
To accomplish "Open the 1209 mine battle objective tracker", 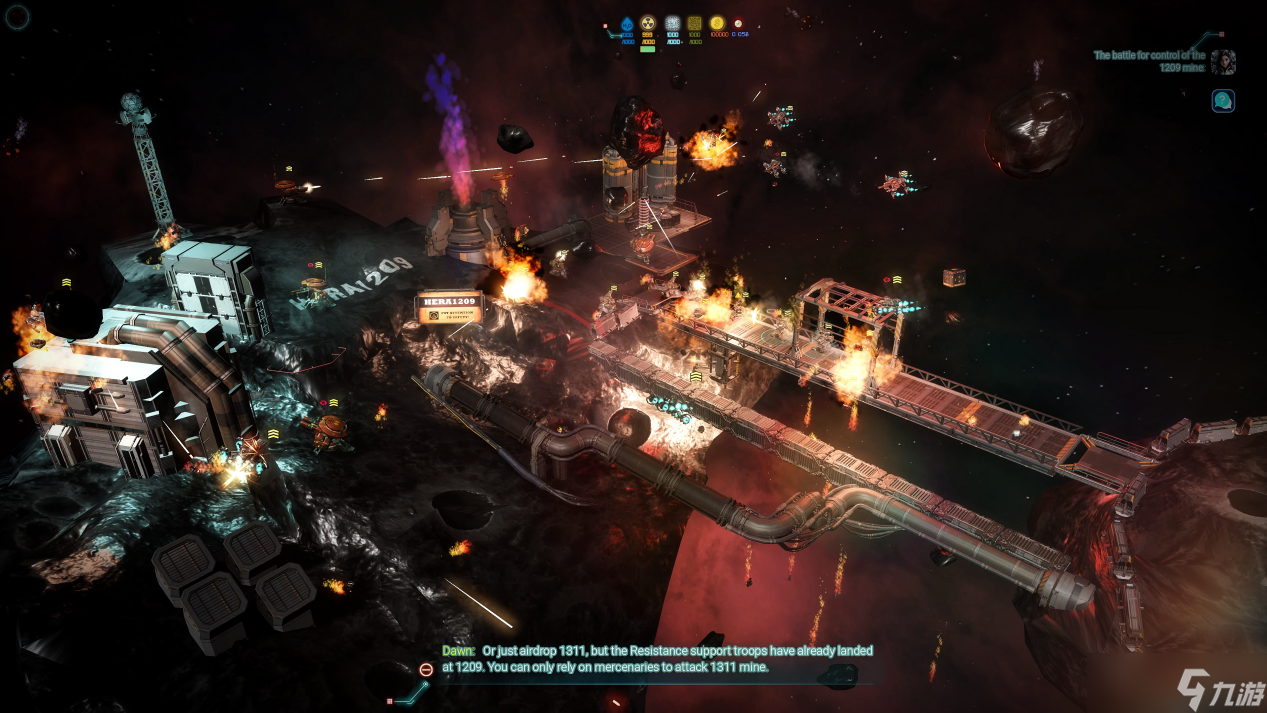I will [1149, 62].
